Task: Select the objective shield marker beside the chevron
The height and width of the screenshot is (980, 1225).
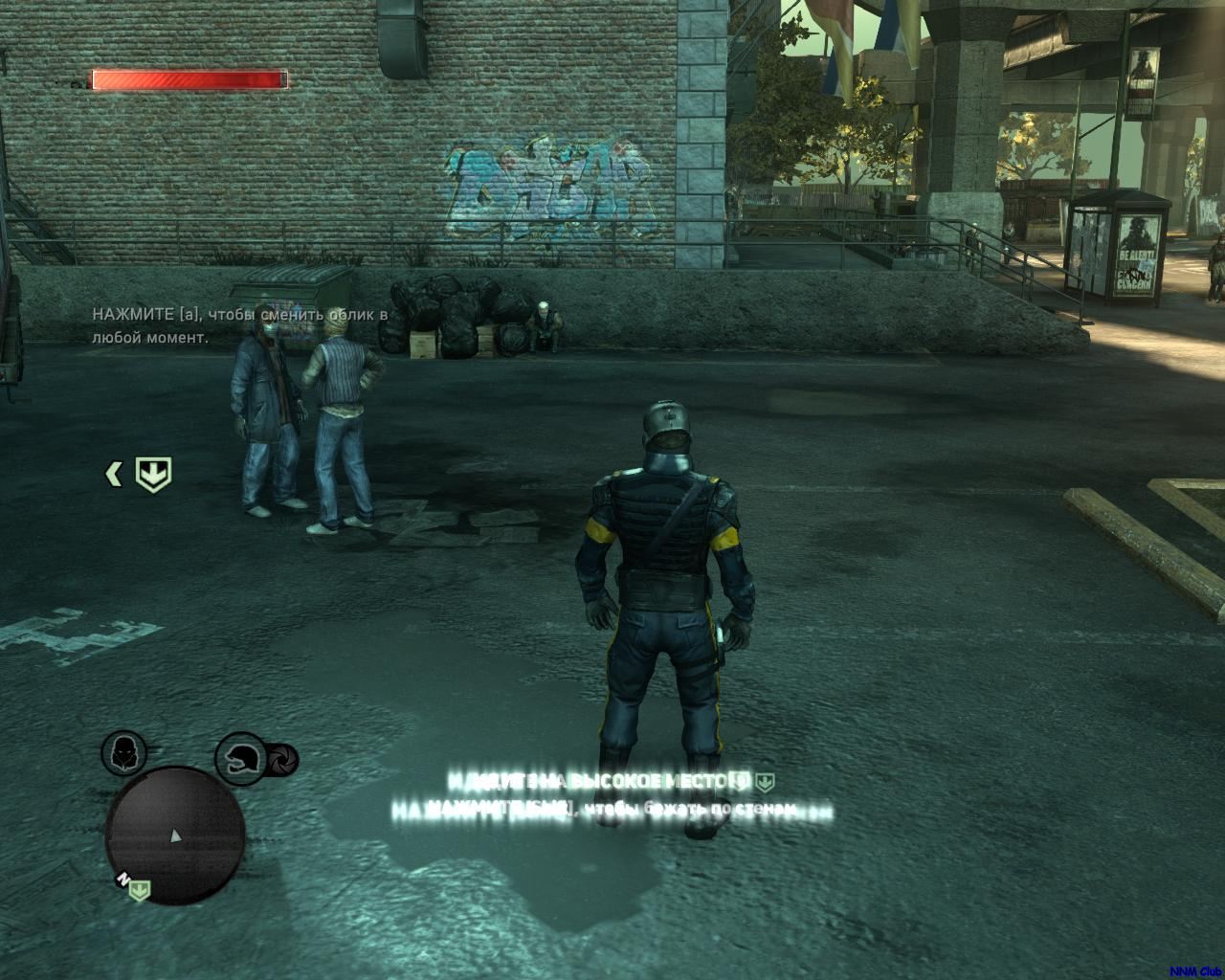Action: (152, 474)
